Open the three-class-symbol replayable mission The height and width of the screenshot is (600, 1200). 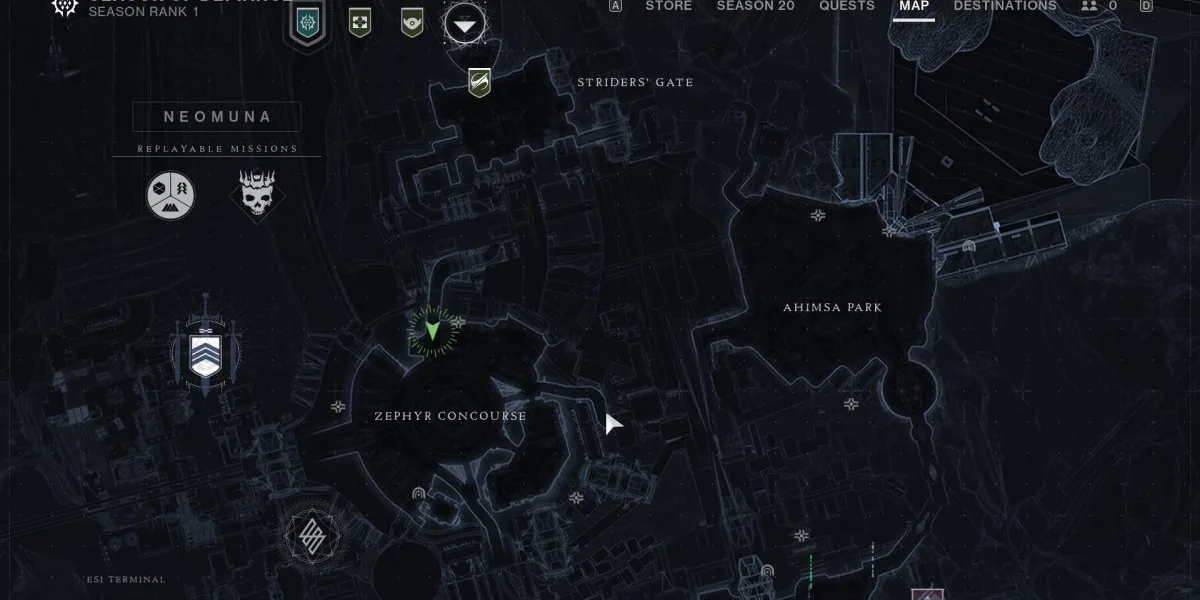pyautogui.click(x=171, y=195)
